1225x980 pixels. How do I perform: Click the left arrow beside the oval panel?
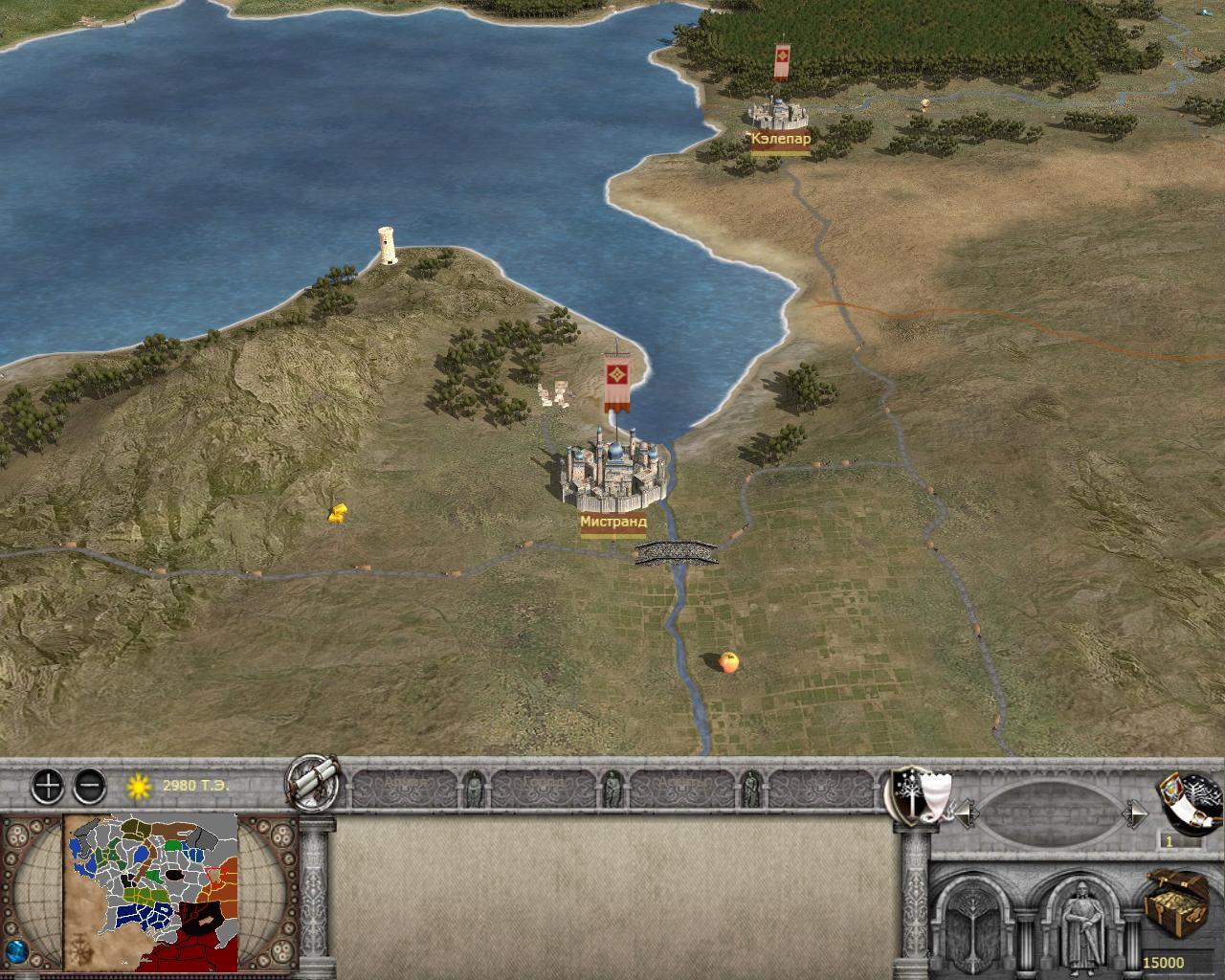pyautogui.click(x=968, y=814)
